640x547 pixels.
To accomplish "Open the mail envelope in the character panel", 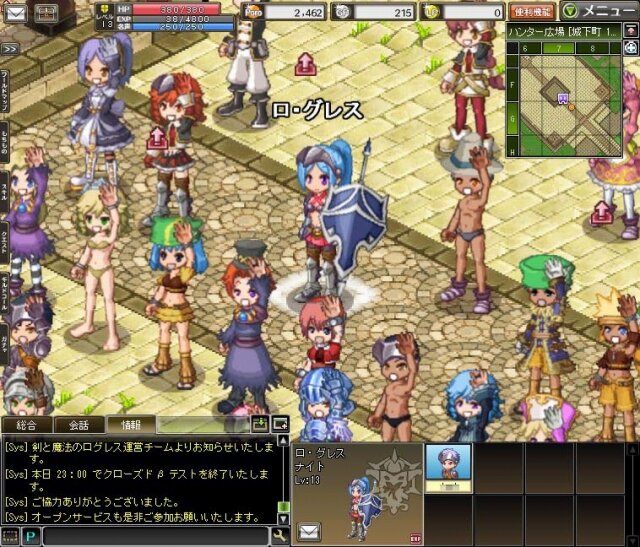I will 309,530.
